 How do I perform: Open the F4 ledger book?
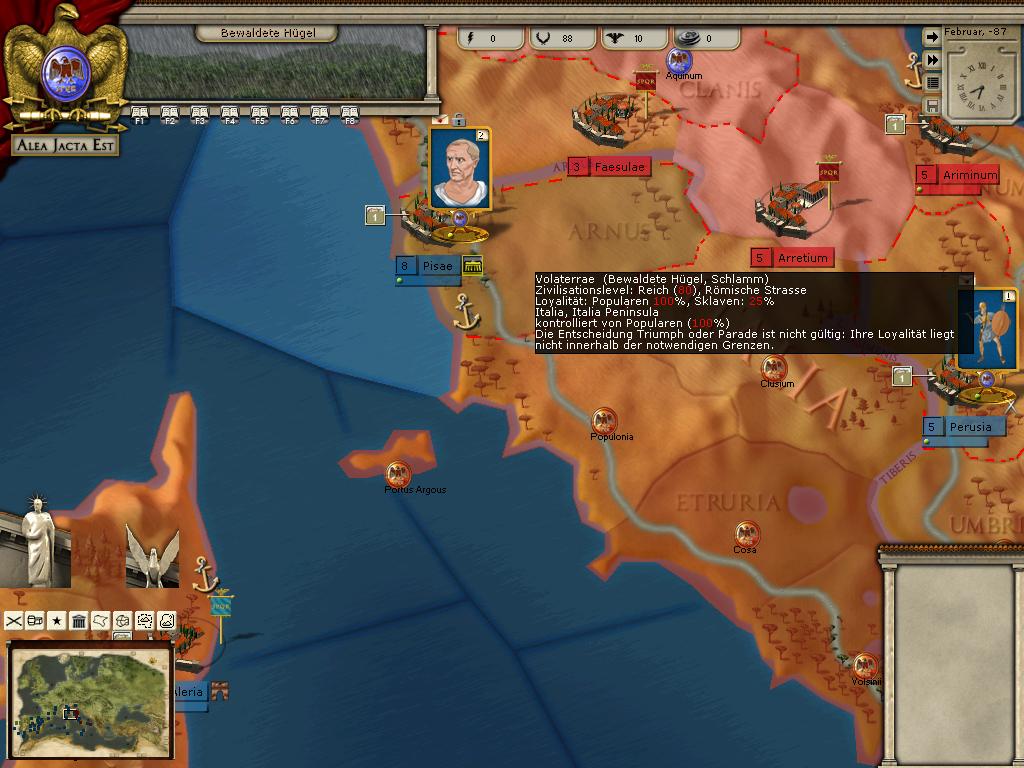point(229,113)
